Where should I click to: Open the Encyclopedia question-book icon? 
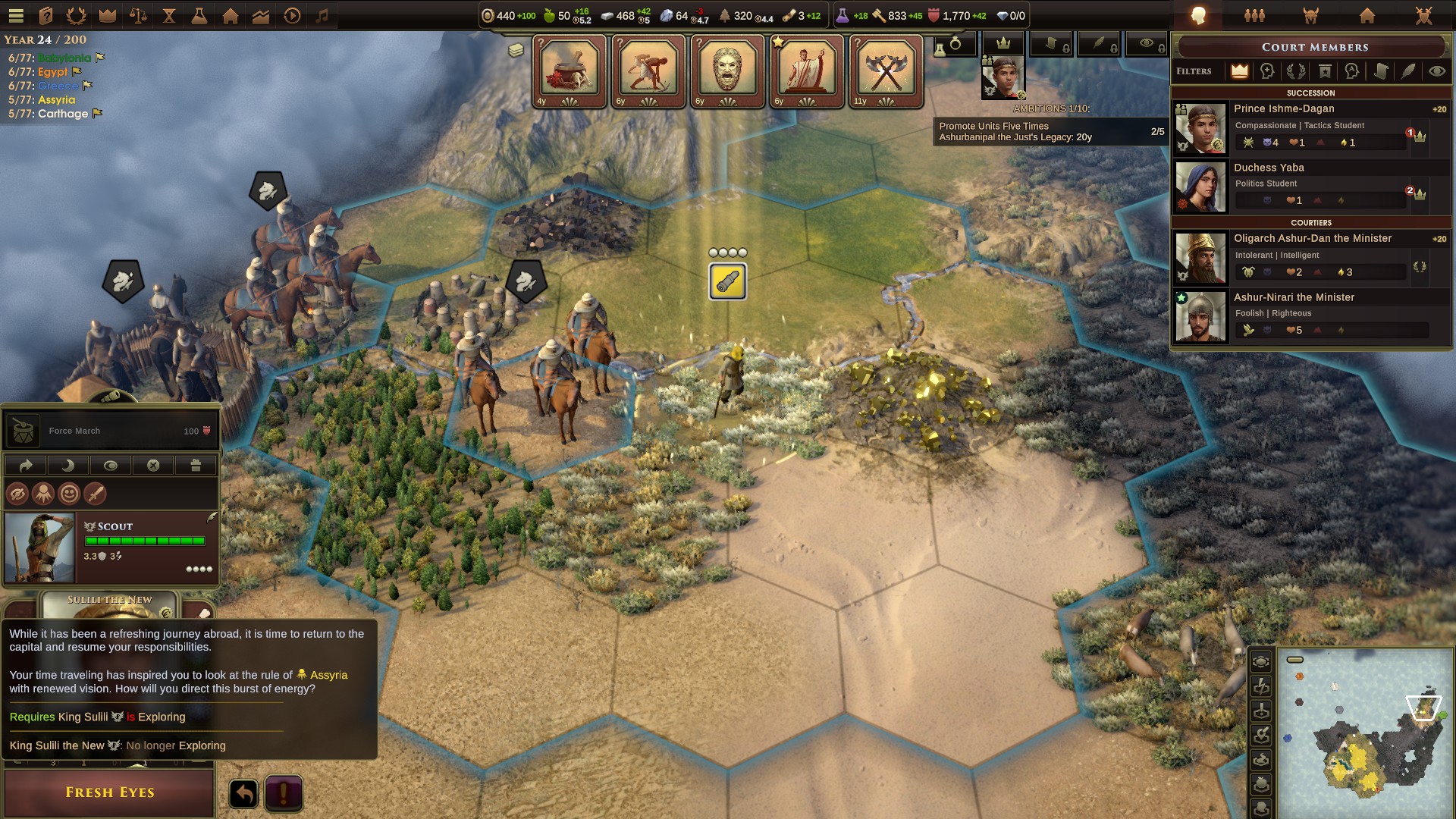pos(47,14)
